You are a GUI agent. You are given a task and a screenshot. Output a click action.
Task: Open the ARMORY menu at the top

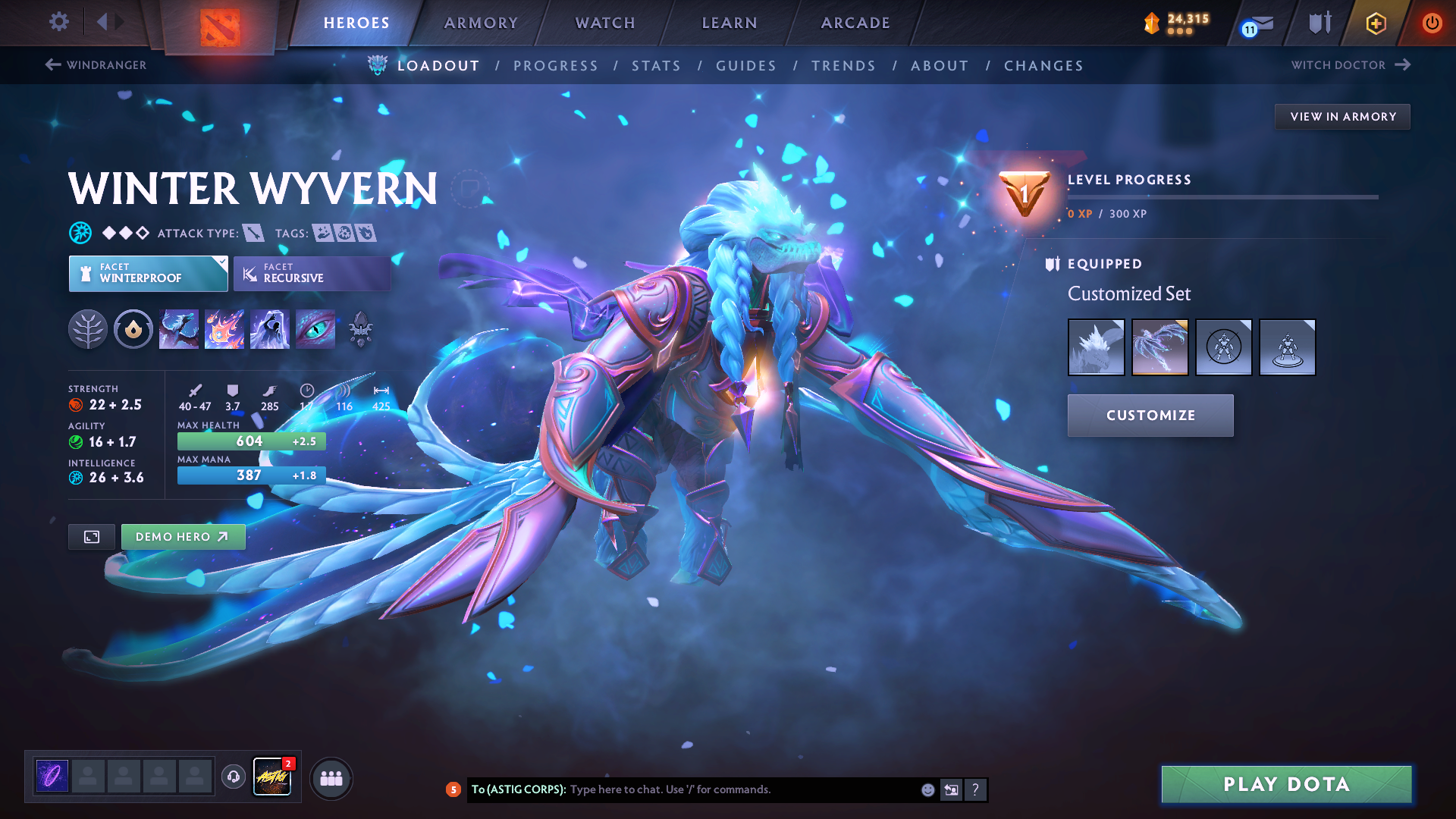pos(481,23)
